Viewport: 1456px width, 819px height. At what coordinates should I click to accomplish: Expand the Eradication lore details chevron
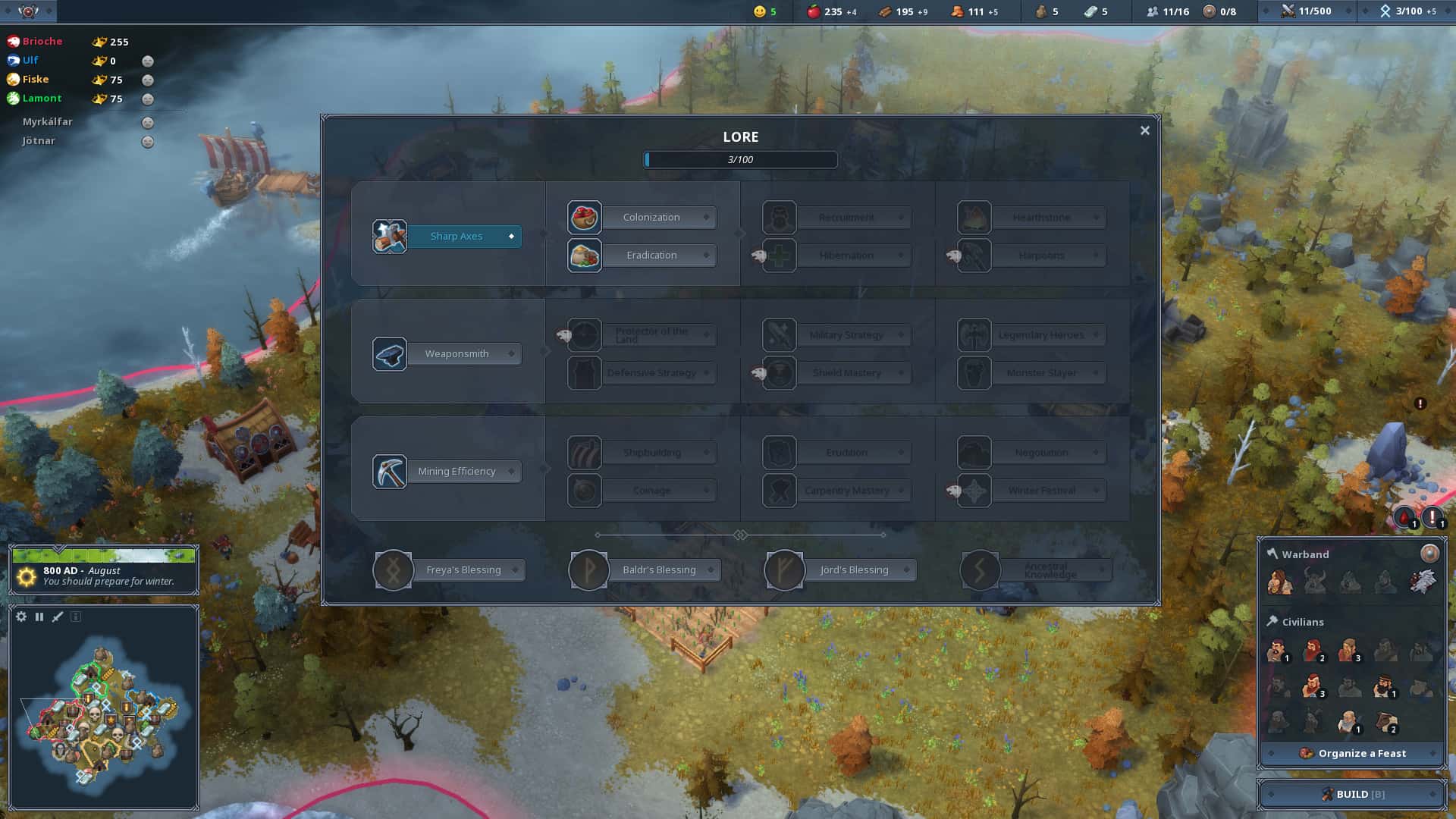[x=707, y=255]
